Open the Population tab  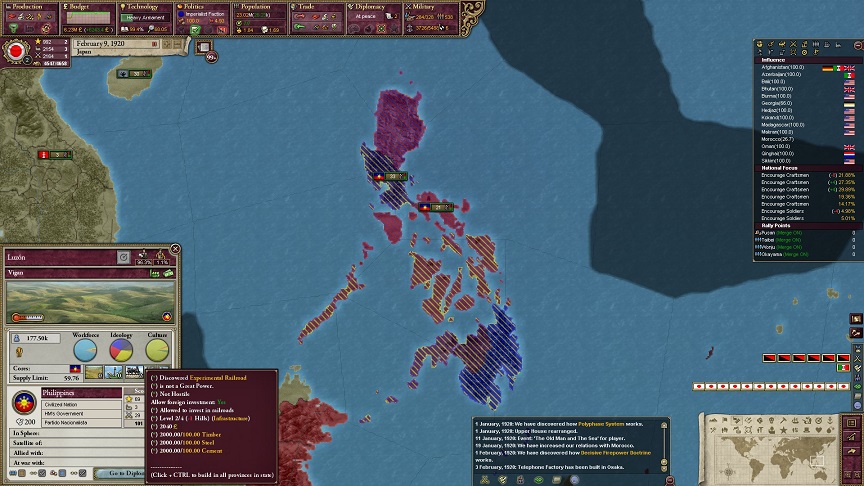point(260,17)
